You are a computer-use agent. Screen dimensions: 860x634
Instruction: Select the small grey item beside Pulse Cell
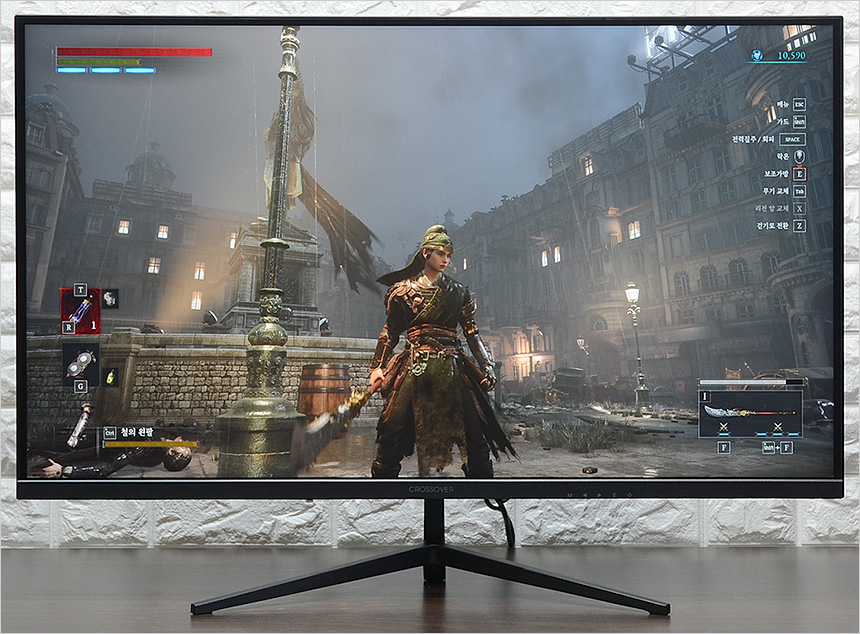click(x=110, y=297)
